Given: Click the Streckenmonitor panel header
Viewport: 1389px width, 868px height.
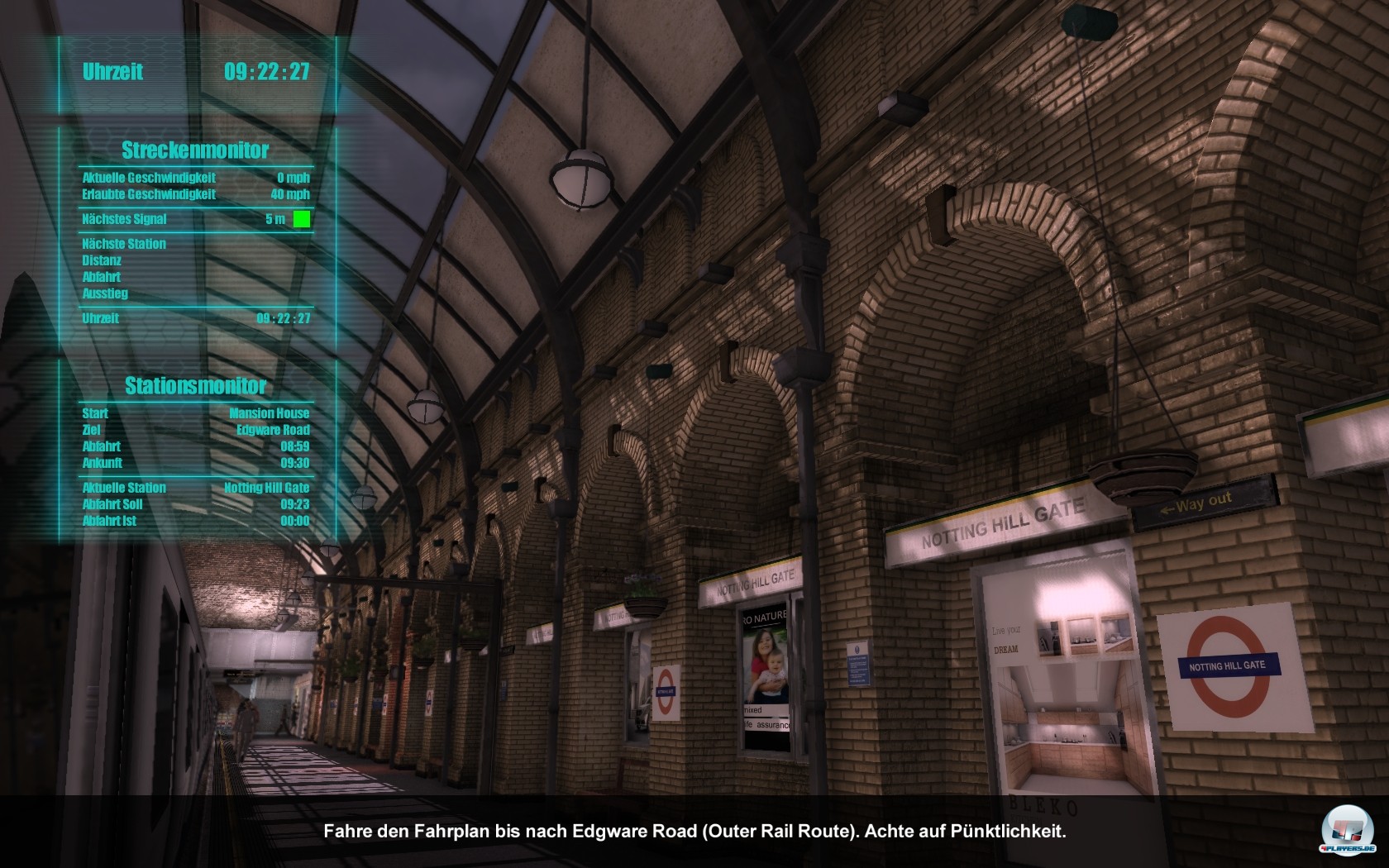Looking at the screenshot, I should point(195,150).
